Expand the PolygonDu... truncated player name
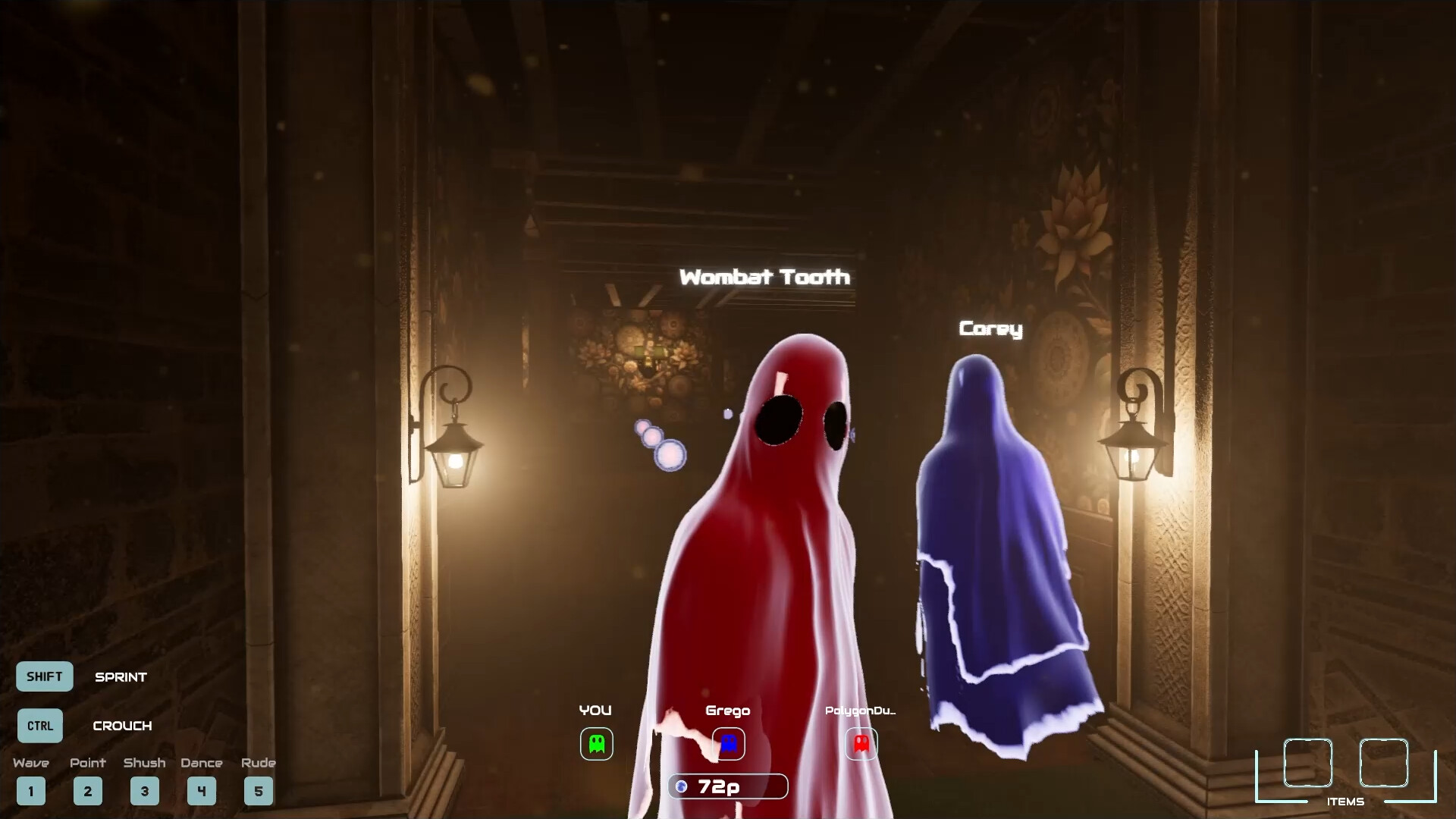Image resolution: width=1456 pixels, height=819 pixels. point(861,711)
